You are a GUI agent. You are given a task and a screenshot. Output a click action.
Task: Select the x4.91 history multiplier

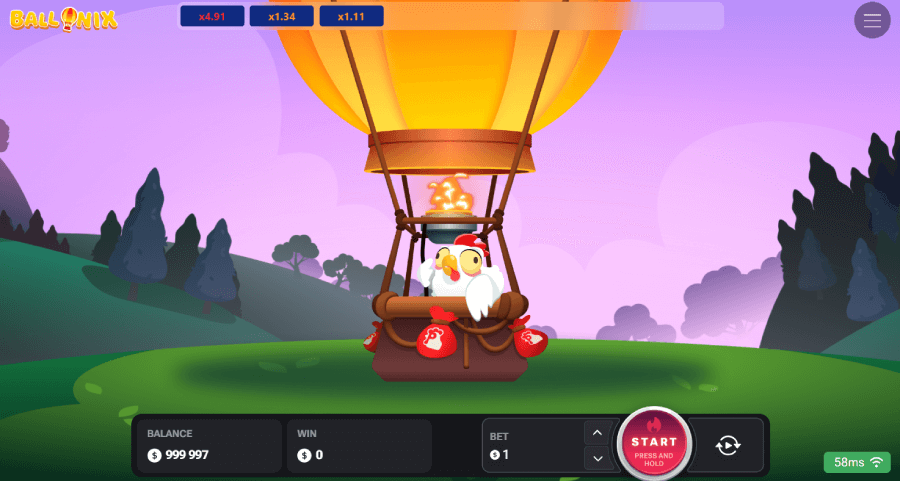click(x=212, y=16)
